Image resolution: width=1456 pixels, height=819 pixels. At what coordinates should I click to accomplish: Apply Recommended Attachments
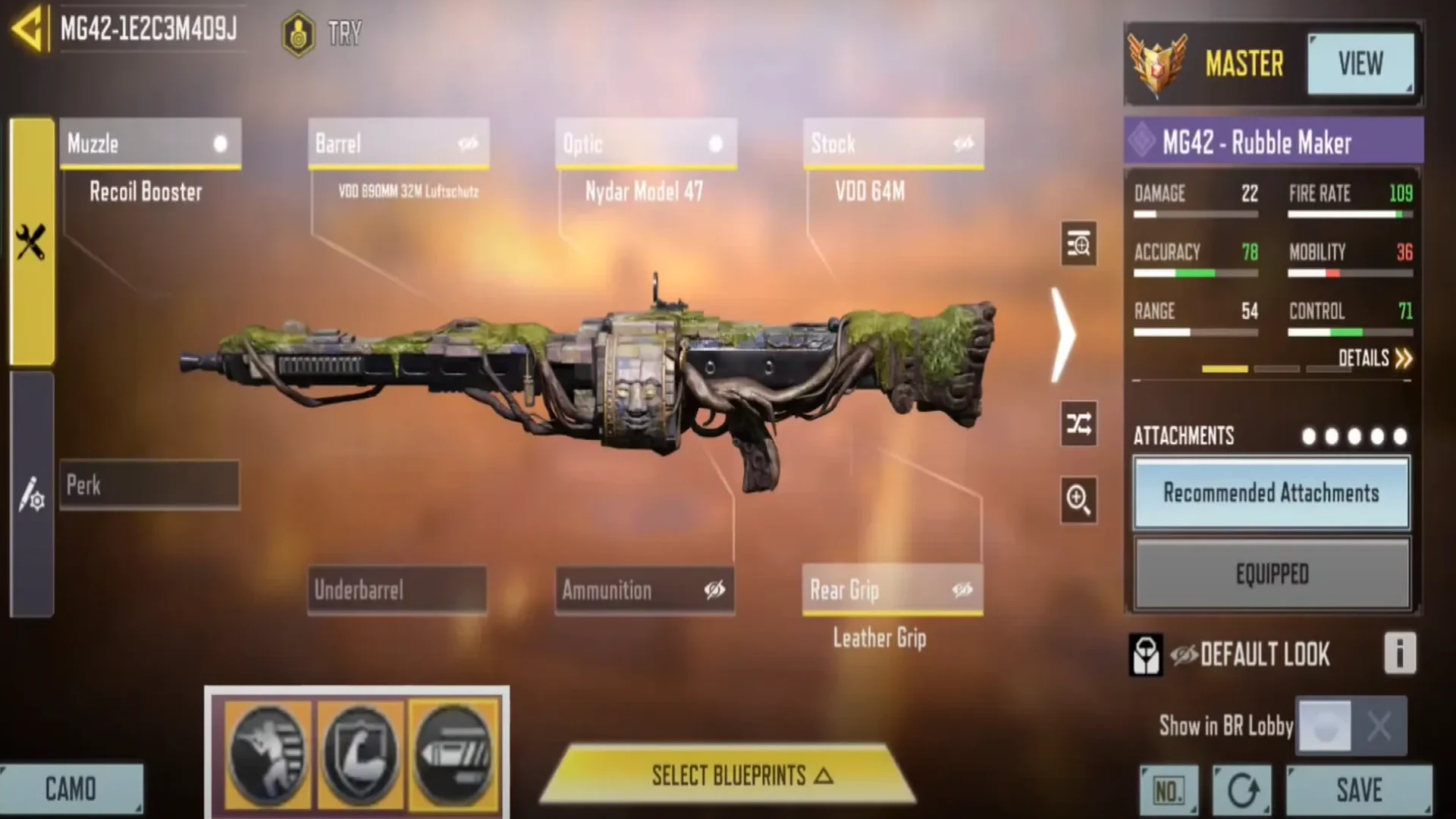tap(1272, 493)
